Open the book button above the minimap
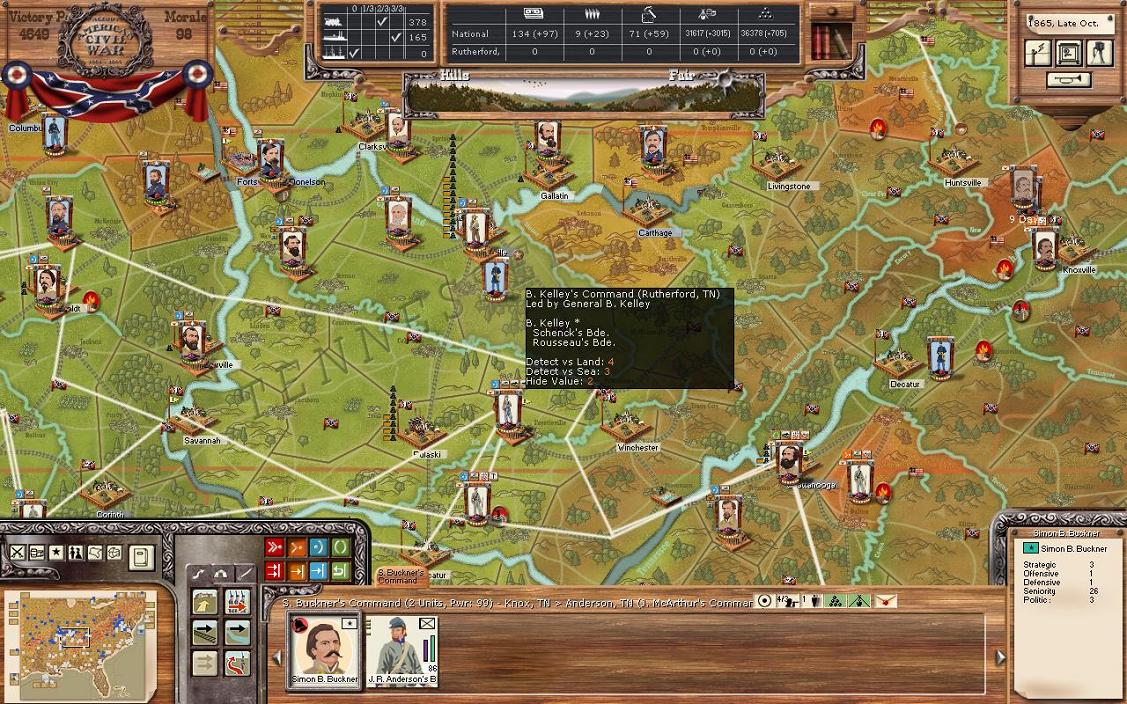 pos(141,556)
